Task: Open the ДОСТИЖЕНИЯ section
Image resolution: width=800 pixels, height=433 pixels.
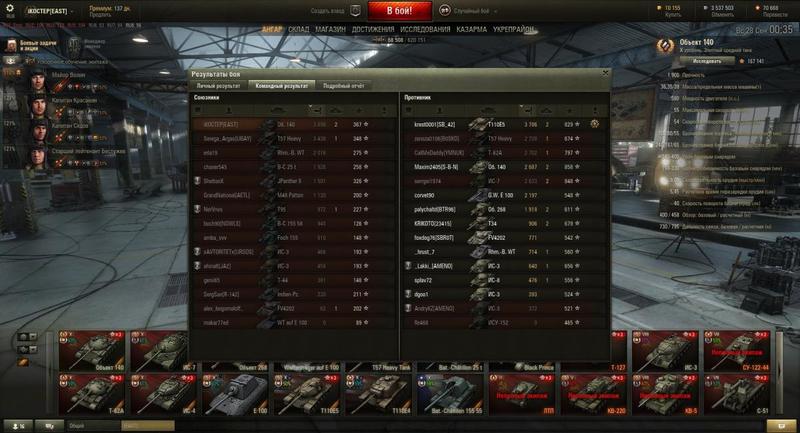Action: pyautogui.click(x=373, y=30)
